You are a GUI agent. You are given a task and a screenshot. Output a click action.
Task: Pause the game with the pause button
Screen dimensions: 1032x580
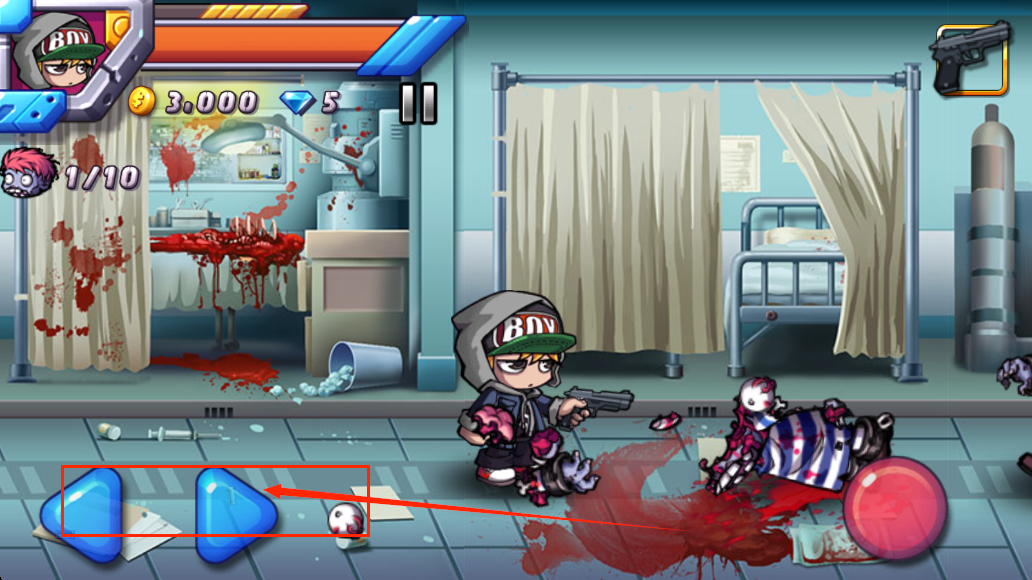point(418,103)
